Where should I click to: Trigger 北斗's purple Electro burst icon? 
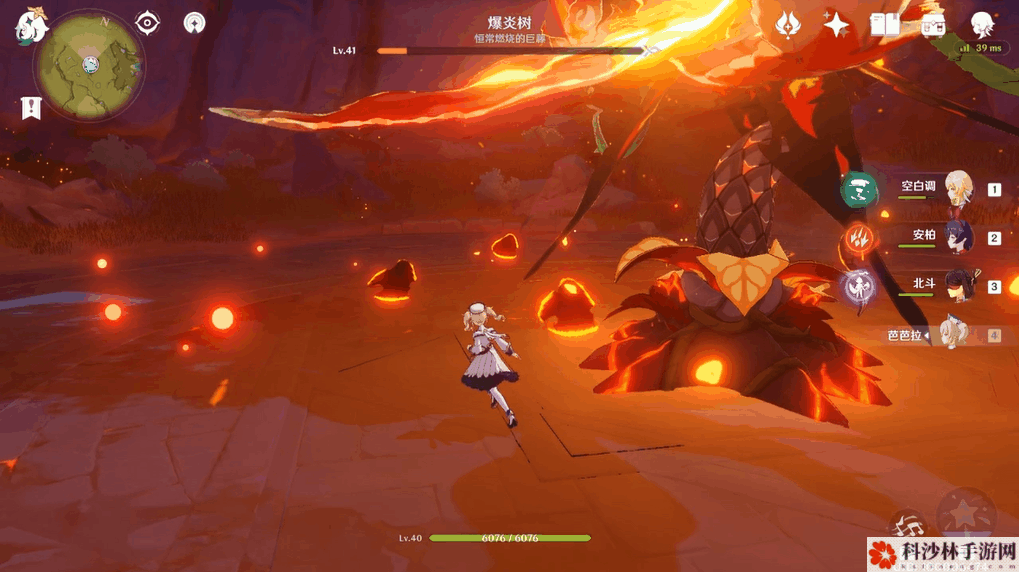coord(857,287)
